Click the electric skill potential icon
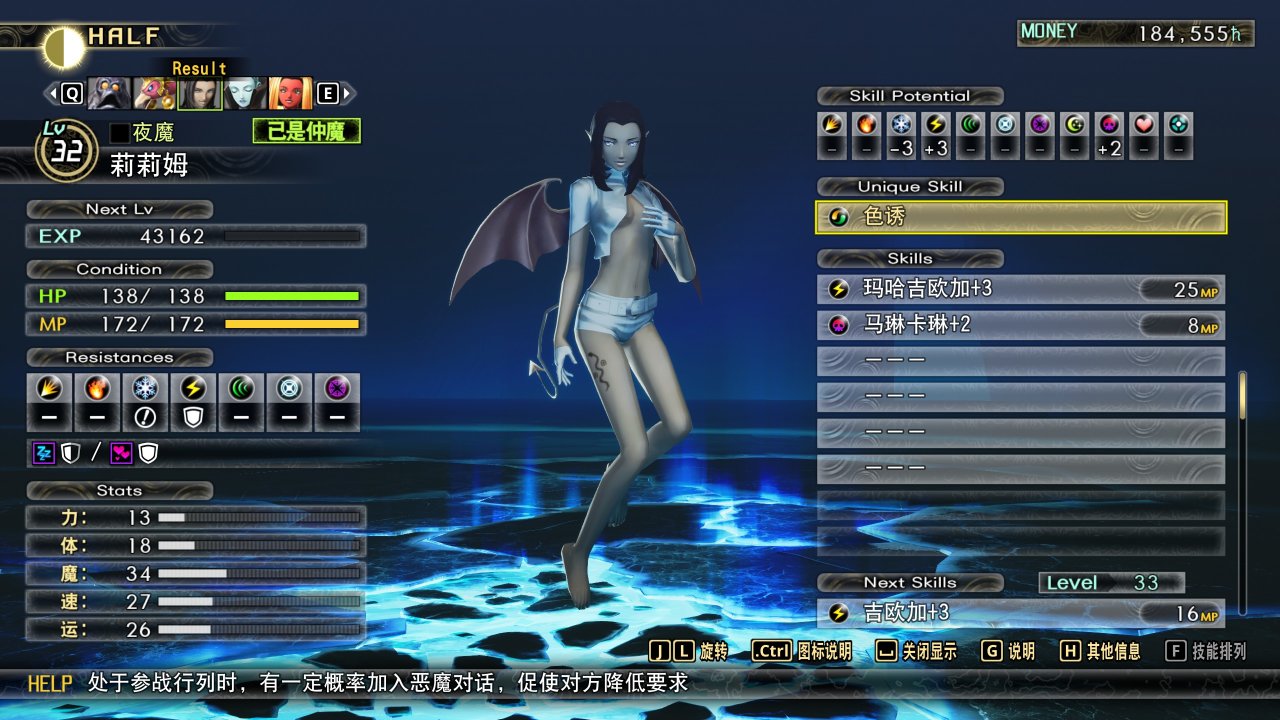This screenshot has height=720, width=1280. [936, 125]
